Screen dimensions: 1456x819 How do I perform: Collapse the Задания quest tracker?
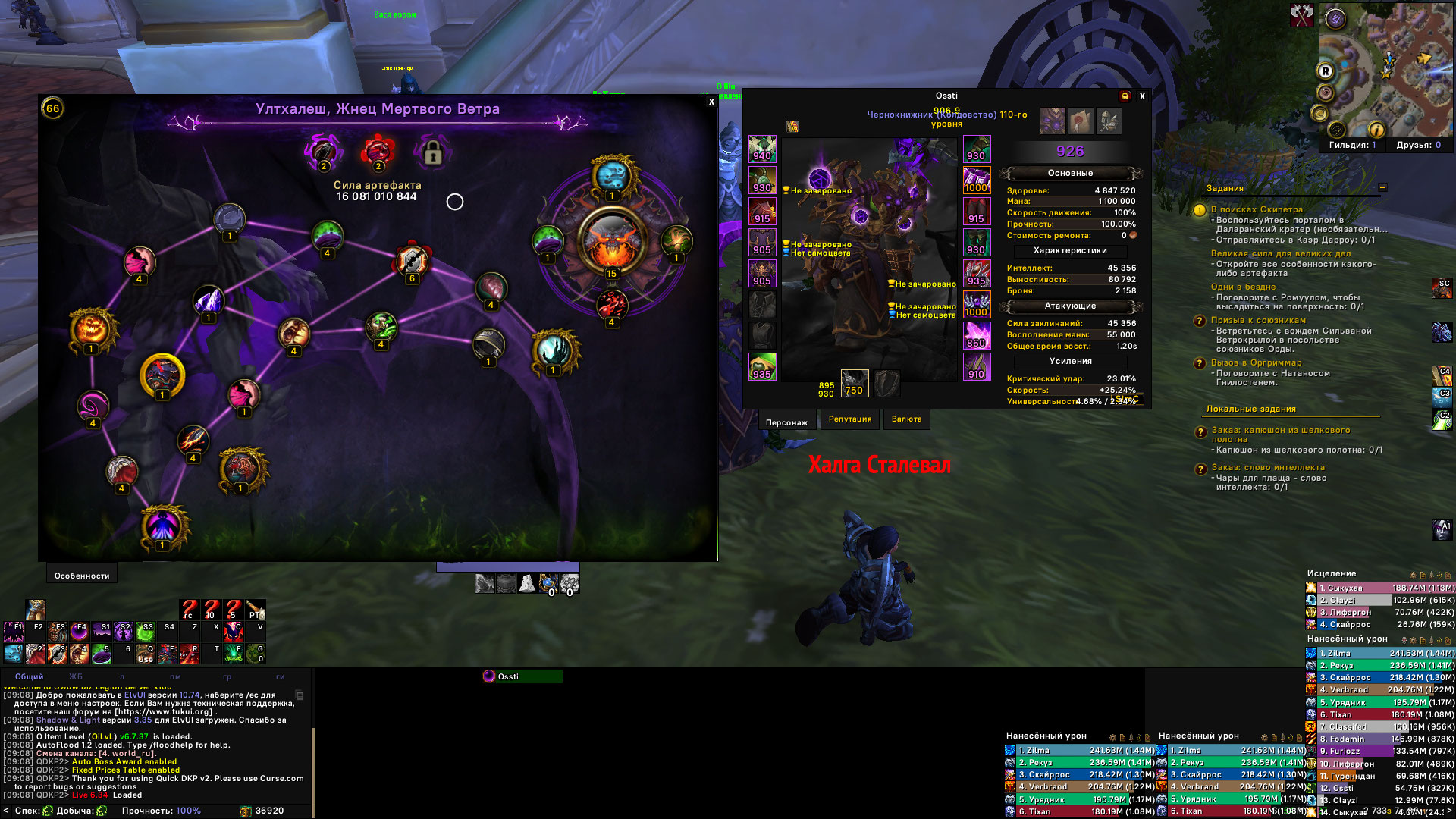(x=1382, y=187)
